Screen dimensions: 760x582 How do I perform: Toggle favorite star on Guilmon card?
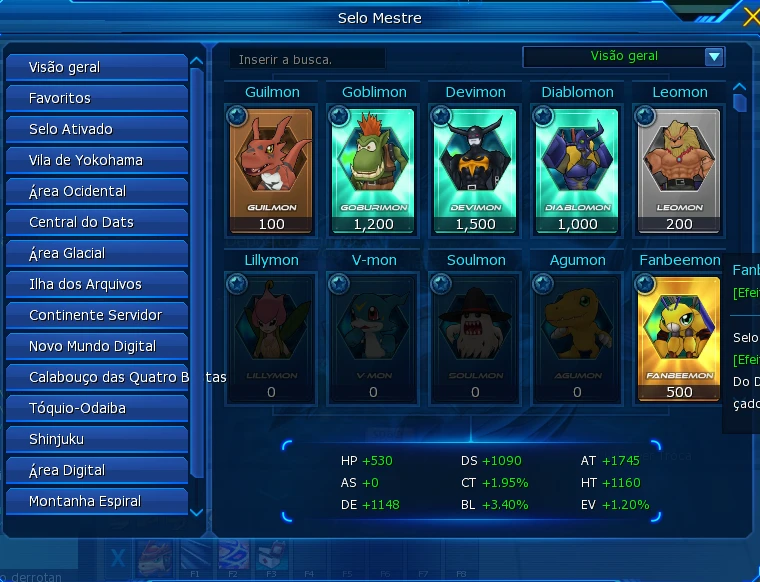(237, 117)
